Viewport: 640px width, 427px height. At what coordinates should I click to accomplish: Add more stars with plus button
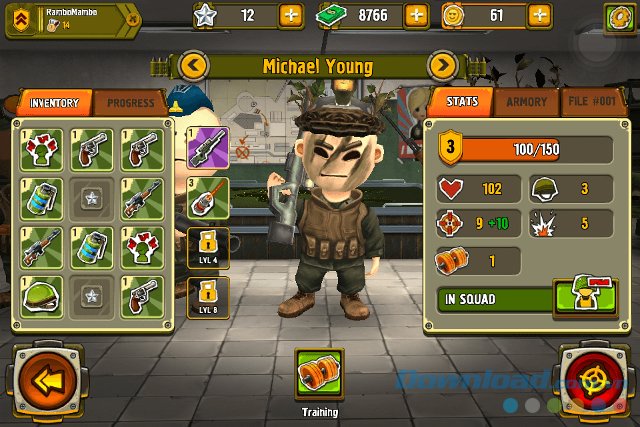[x=290, y=16]
